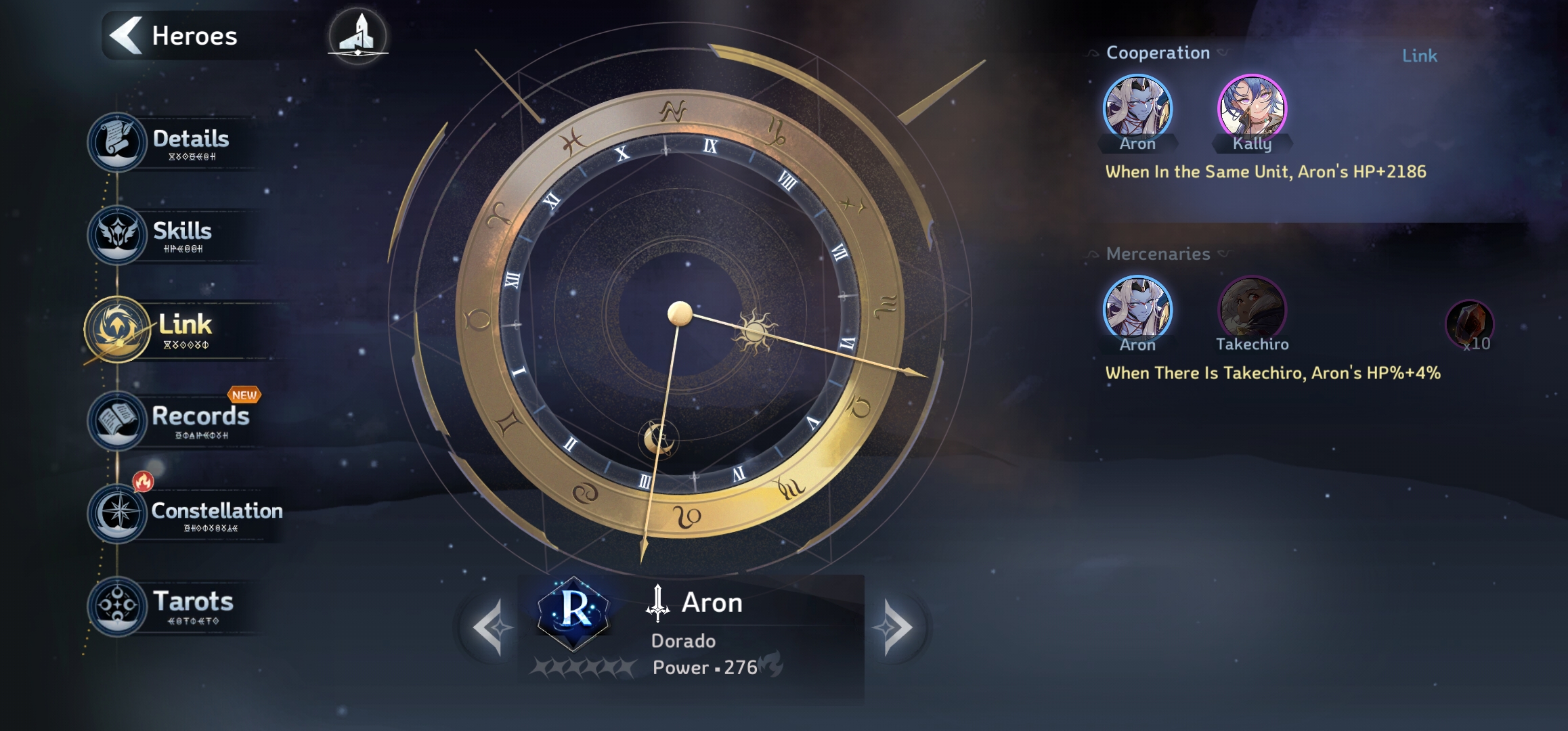Select Aron's portrait in Cooperation
1568x731 pixels.
point(1137,108)
